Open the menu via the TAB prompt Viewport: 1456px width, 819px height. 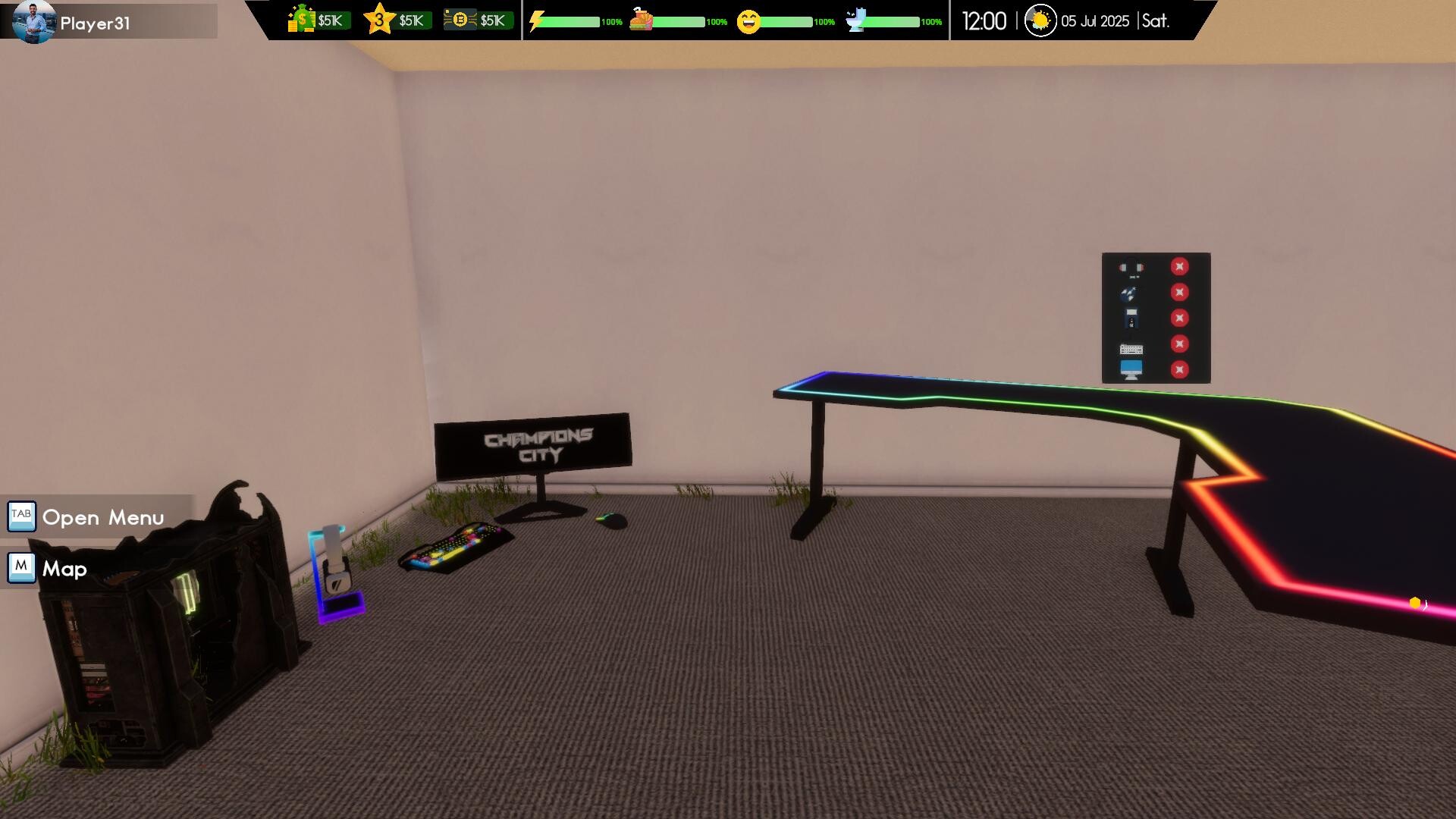pyautogui.click(x=21, y=516)
